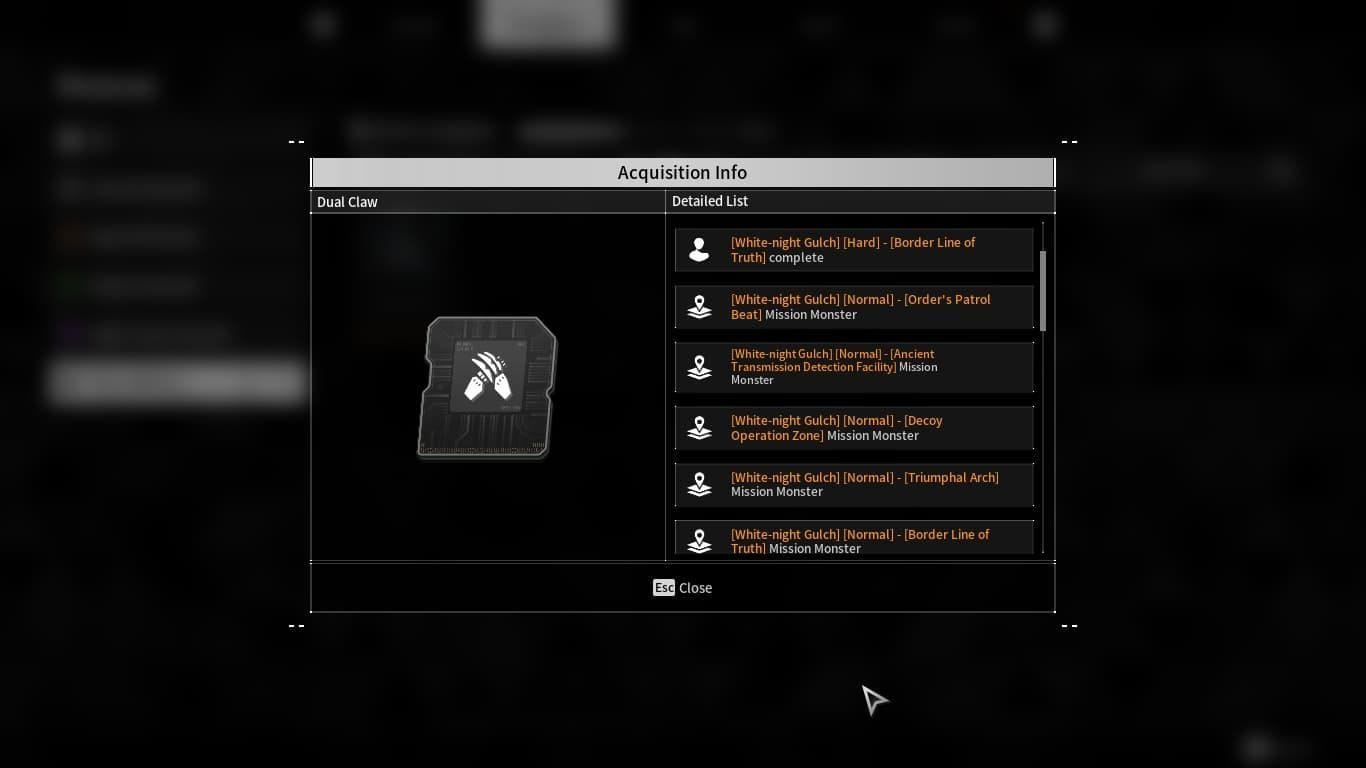Select the Dual Claw panel header
The height and width of the screenshot is (768, 1366).
click(x=347, y=201)
